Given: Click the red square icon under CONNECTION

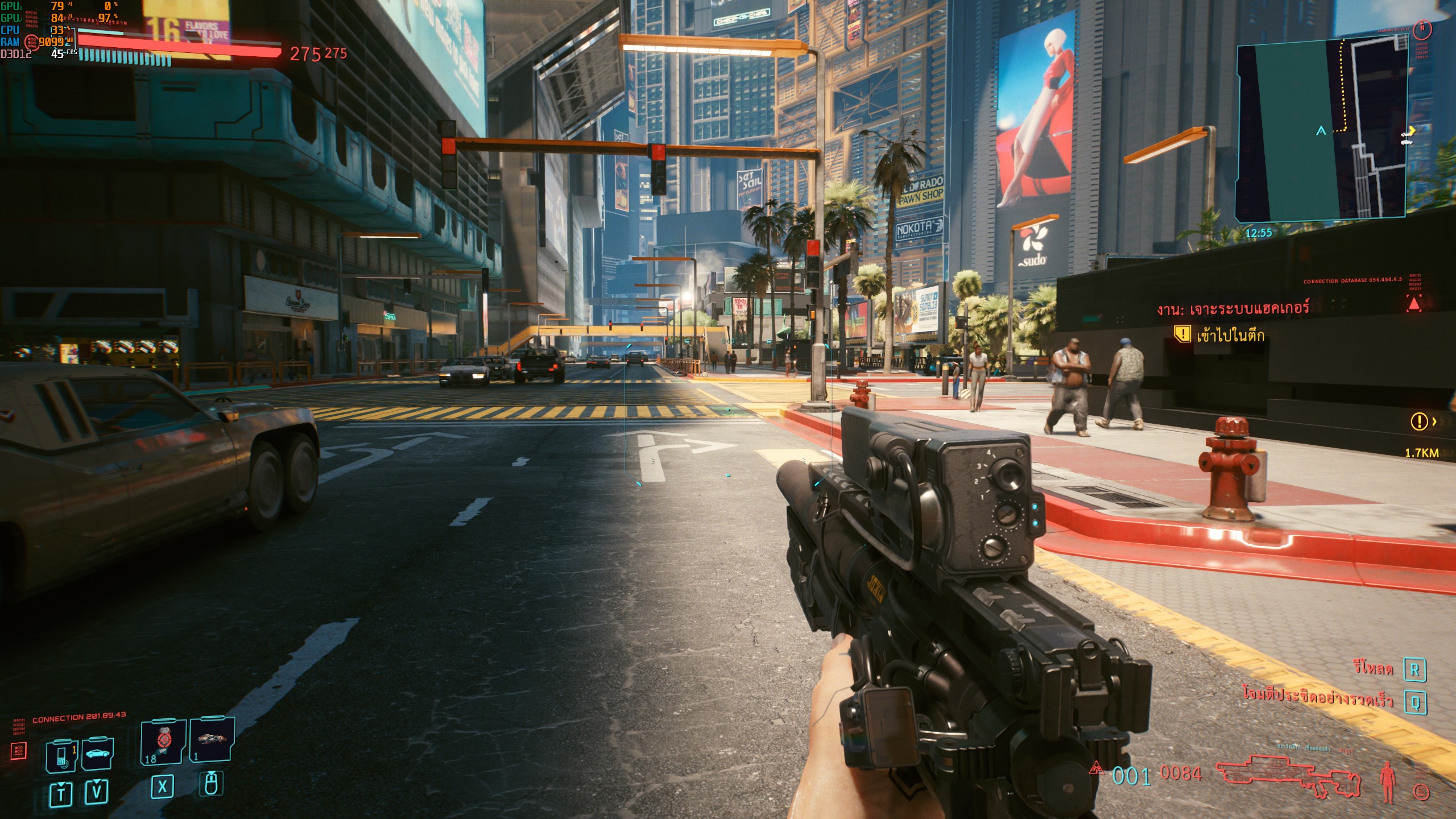Looking at the screenshot, I should click(x=19, y=750).
